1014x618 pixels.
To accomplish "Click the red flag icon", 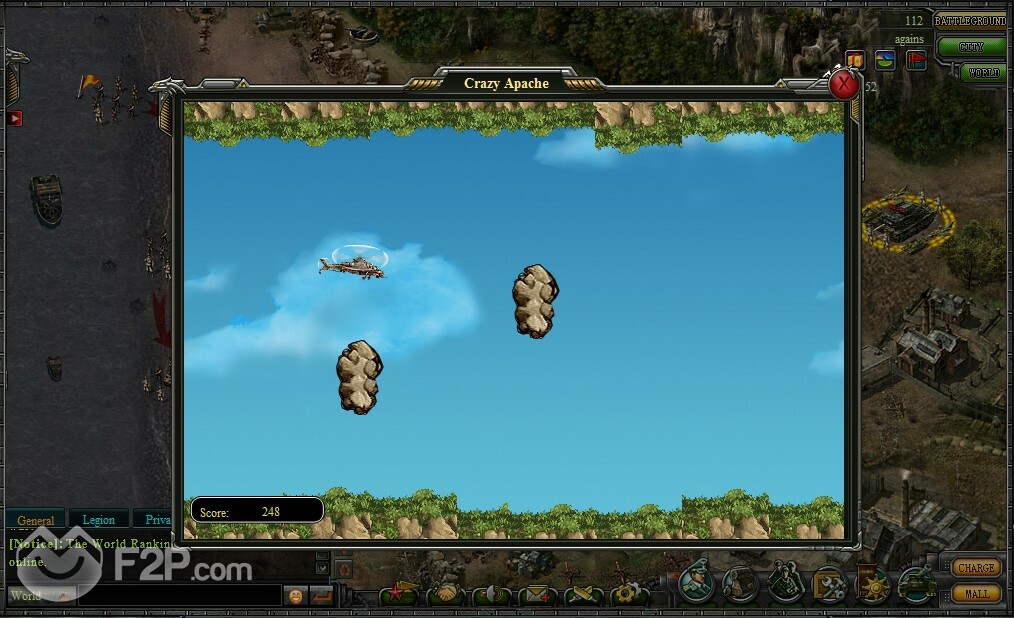I will [914, 60].
